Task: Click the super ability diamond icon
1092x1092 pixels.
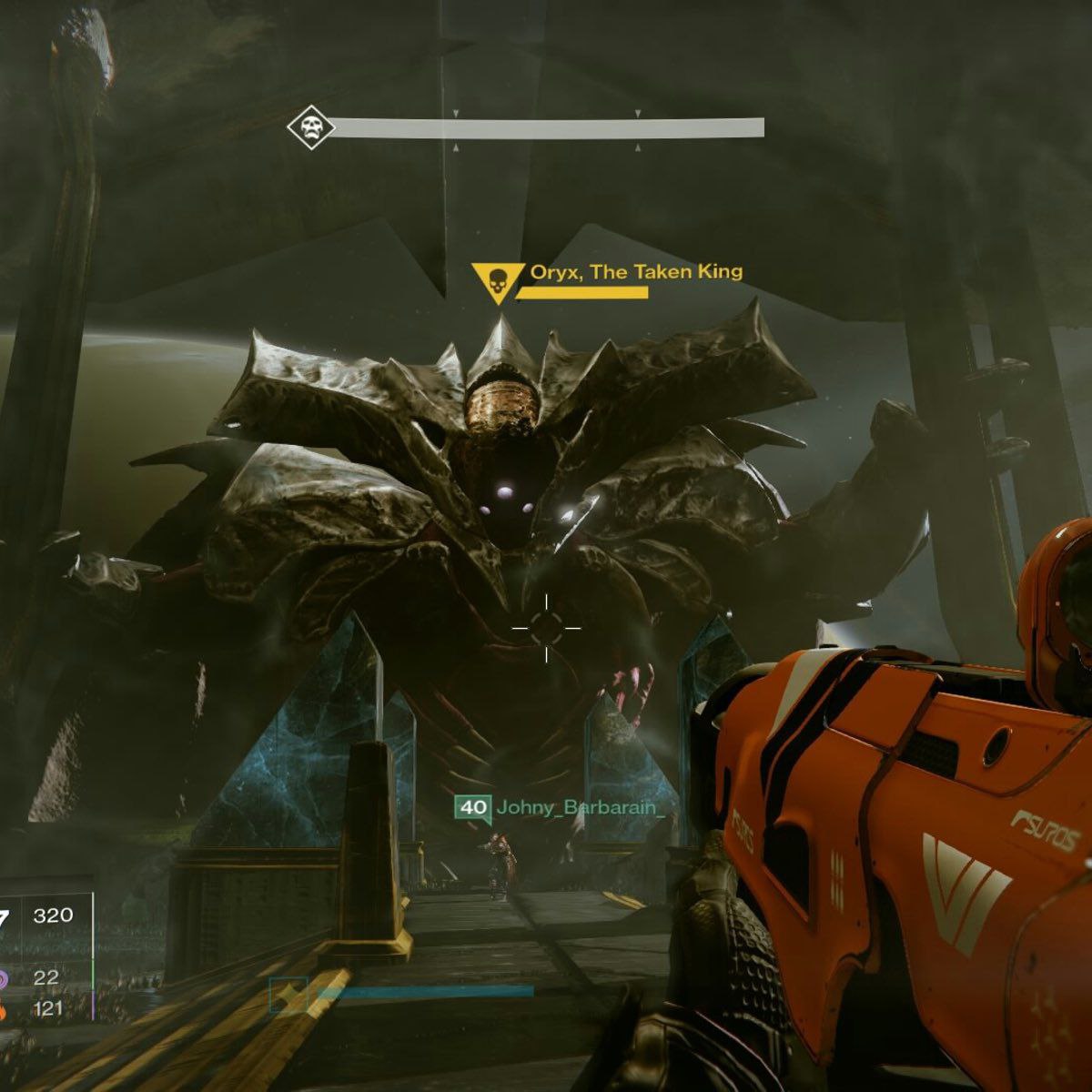Action: [x=289, y=995]
